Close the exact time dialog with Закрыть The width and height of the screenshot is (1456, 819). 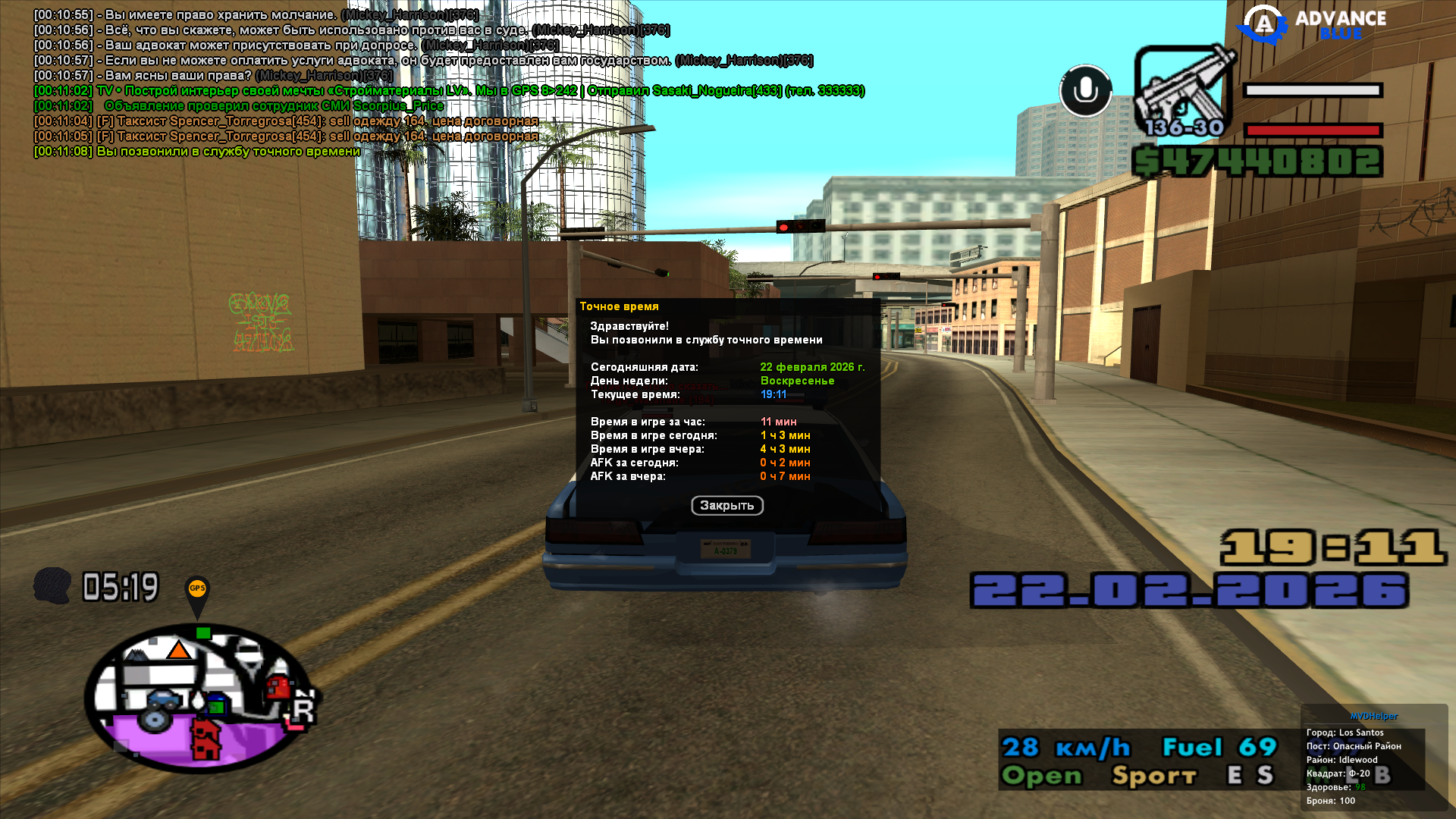pyautogui.click(x=726, y=506)
